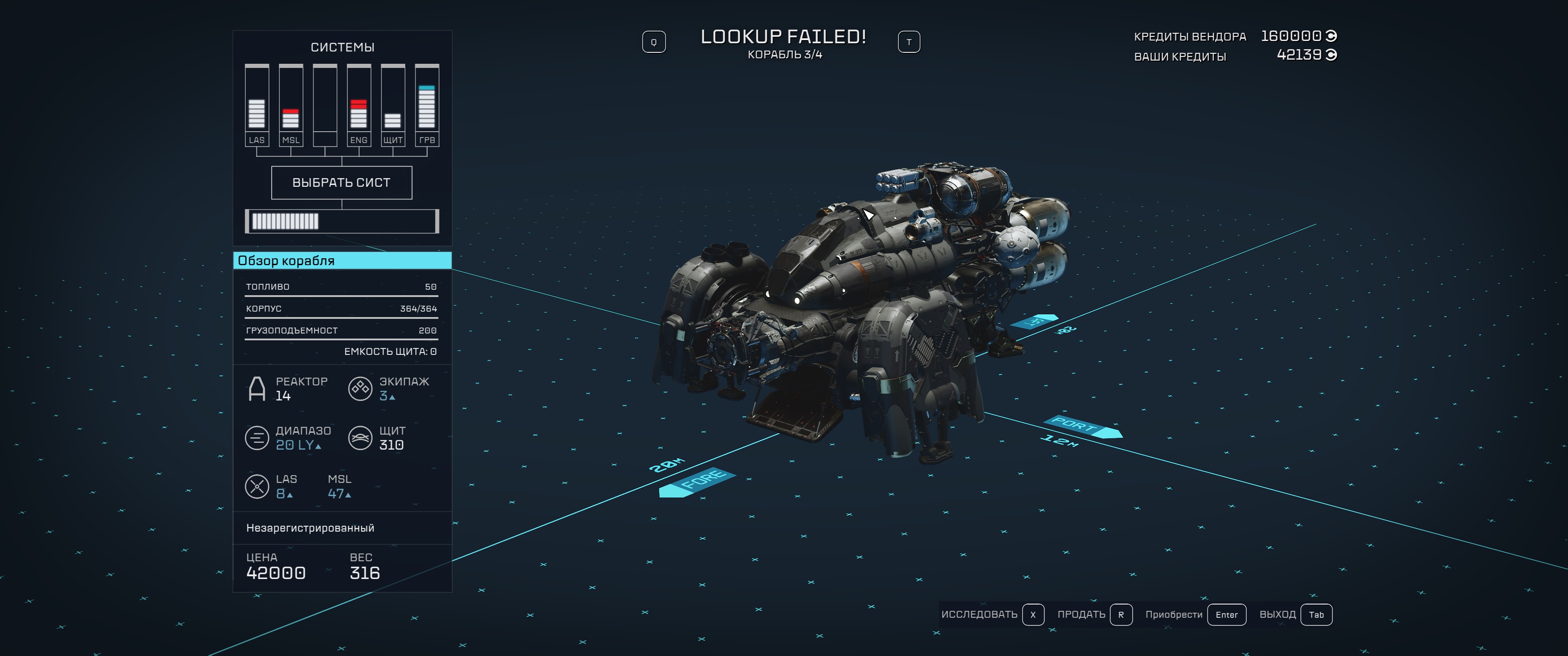Open the Обзор корабля panel header
Viewport: 1568px width, 656px height.
tap(342, 261)
